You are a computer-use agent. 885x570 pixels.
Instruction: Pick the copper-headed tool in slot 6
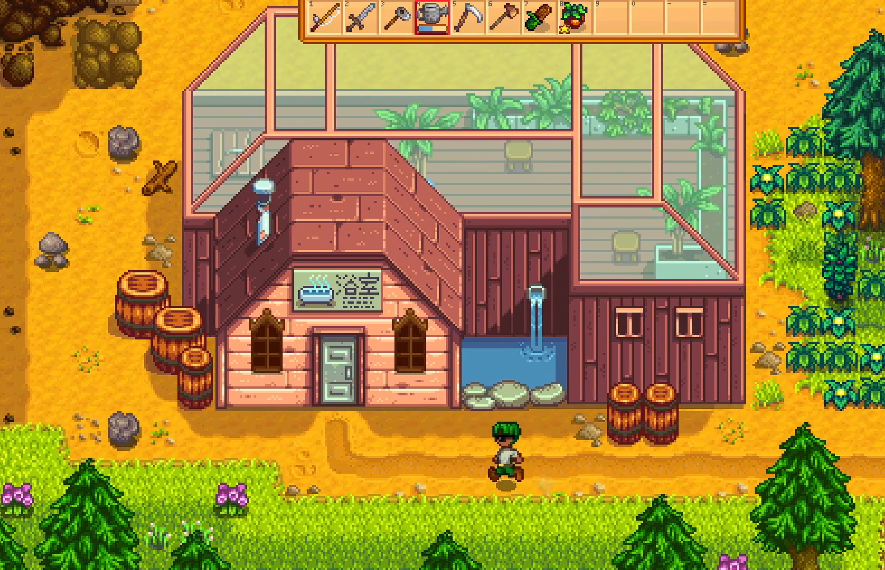504,18
